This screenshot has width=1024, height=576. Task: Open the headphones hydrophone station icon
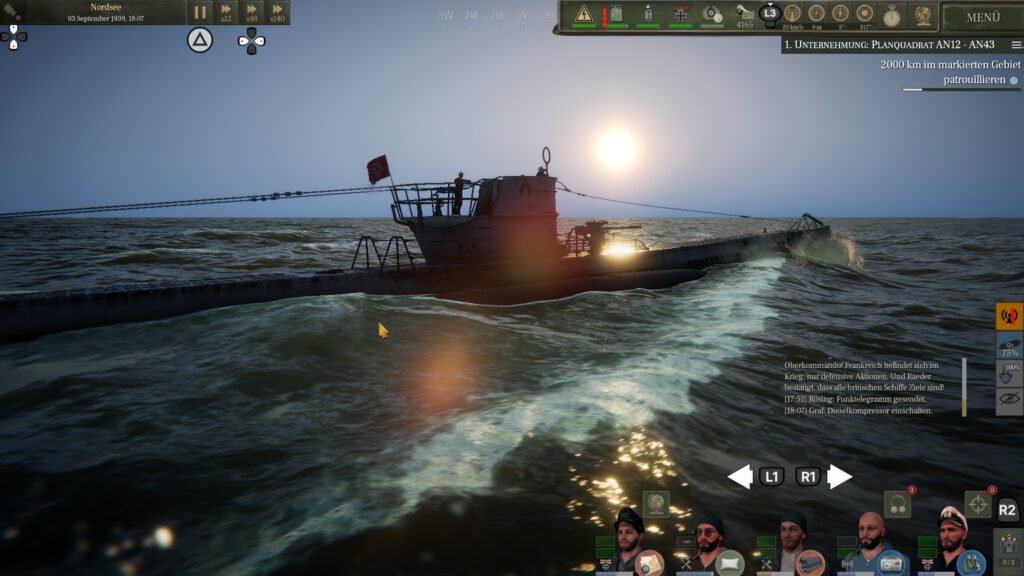pyautogui.click(x=897, y=505)
